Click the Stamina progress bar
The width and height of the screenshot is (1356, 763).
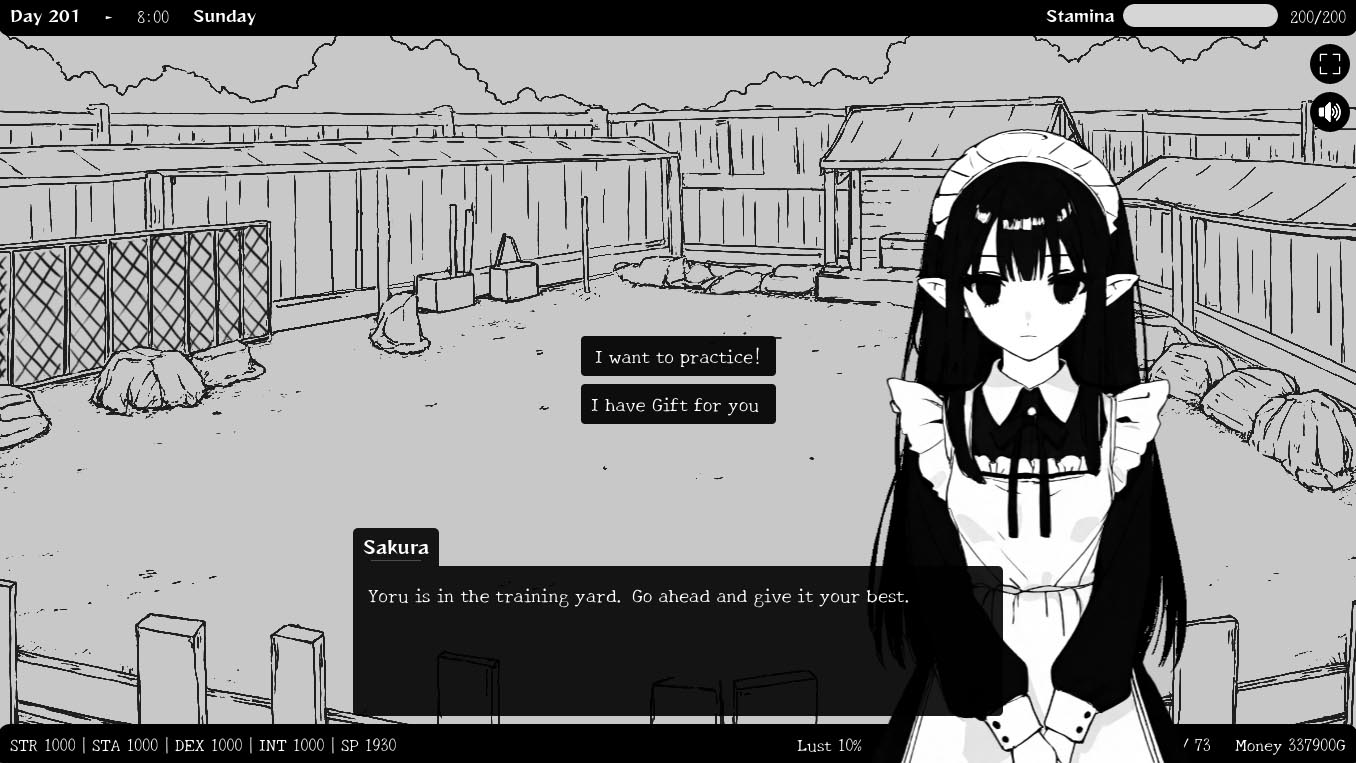1200,16
